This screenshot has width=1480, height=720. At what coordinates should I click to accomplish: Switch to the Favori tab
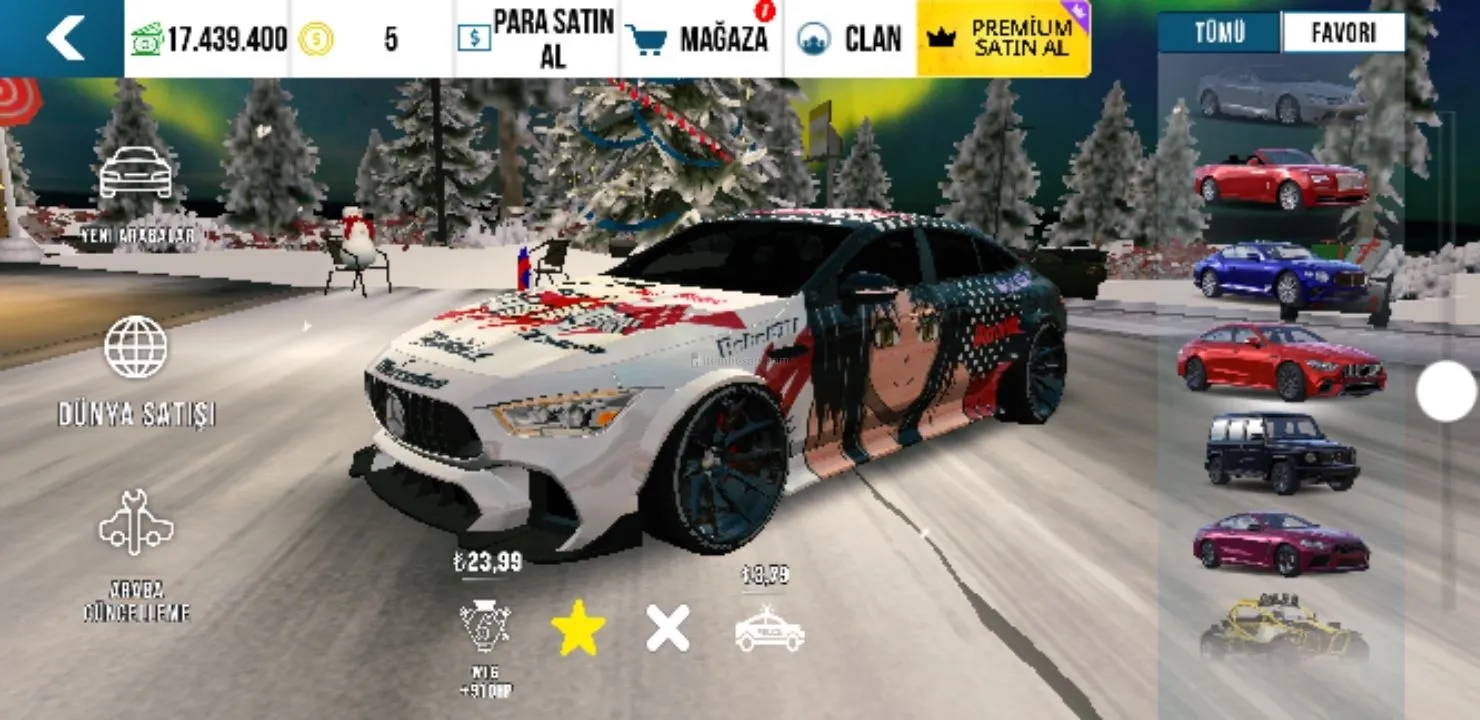tap(1342, 33)
